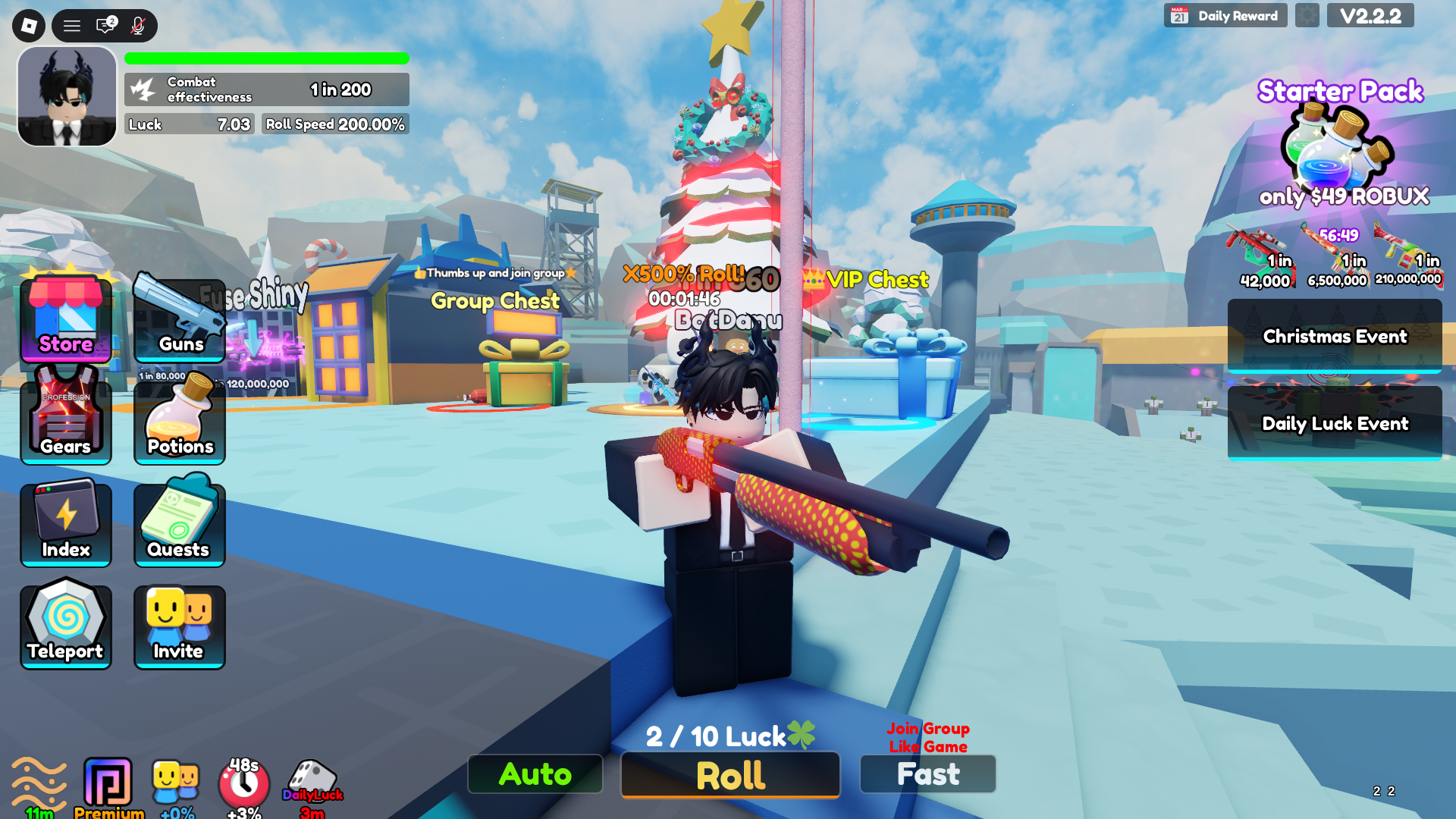Open the settings gear near Daily Reward

tap(1307, 15)
